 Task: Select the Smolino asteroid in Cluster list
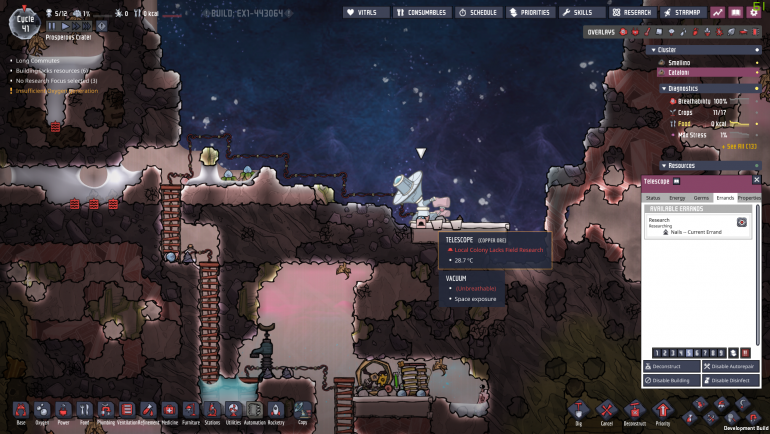[680, 62]
